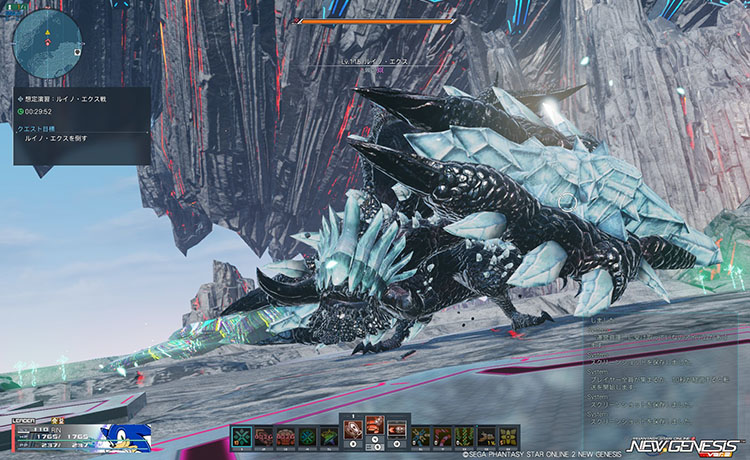Select the yellow flower icon in the last hotbar slot
Screen dimensions: 750x460
(x=509, y=436)
